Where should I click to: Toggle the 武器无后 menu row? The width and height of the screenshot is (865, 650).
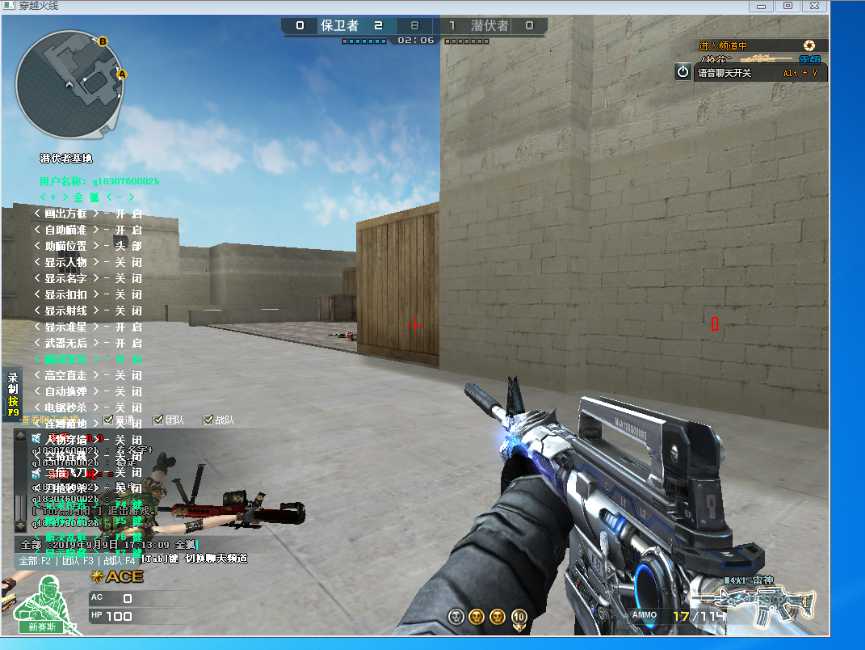(88, 343)
